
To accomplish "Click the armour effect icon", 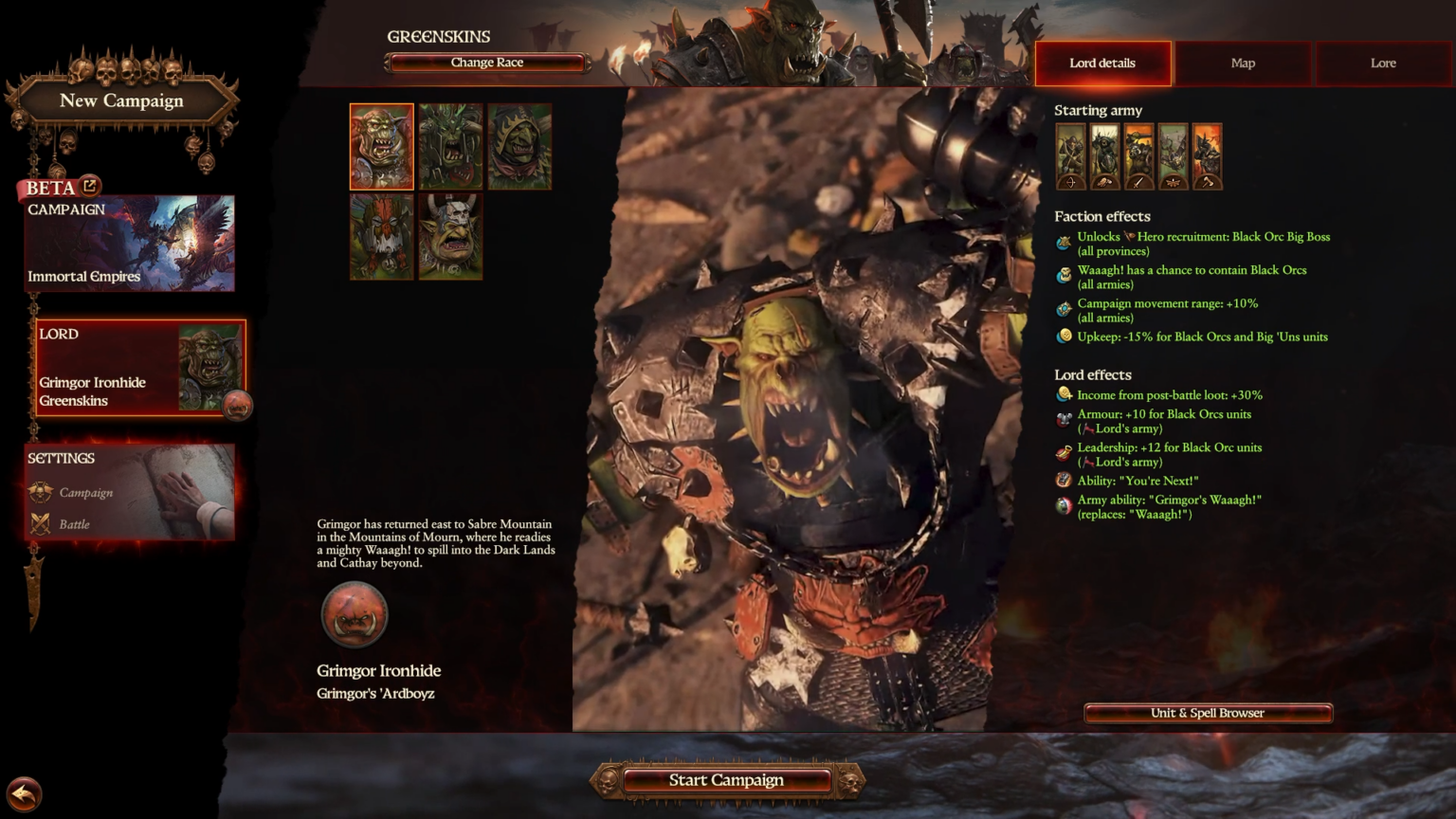I will click(x=1064, y=417).
